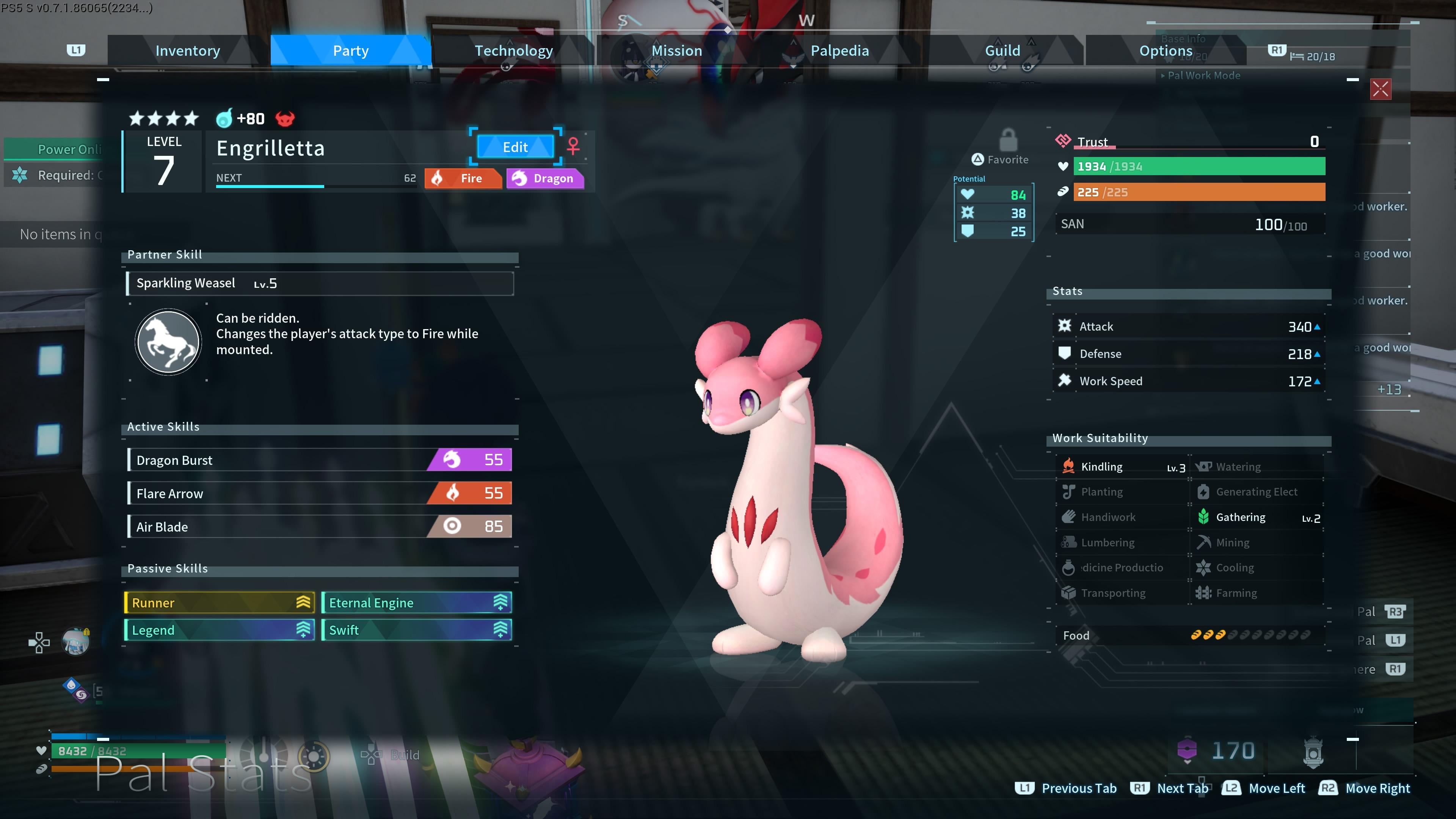Open the Technology tab
Viewport: 1456px width, 819px height.
coord(513,51)
